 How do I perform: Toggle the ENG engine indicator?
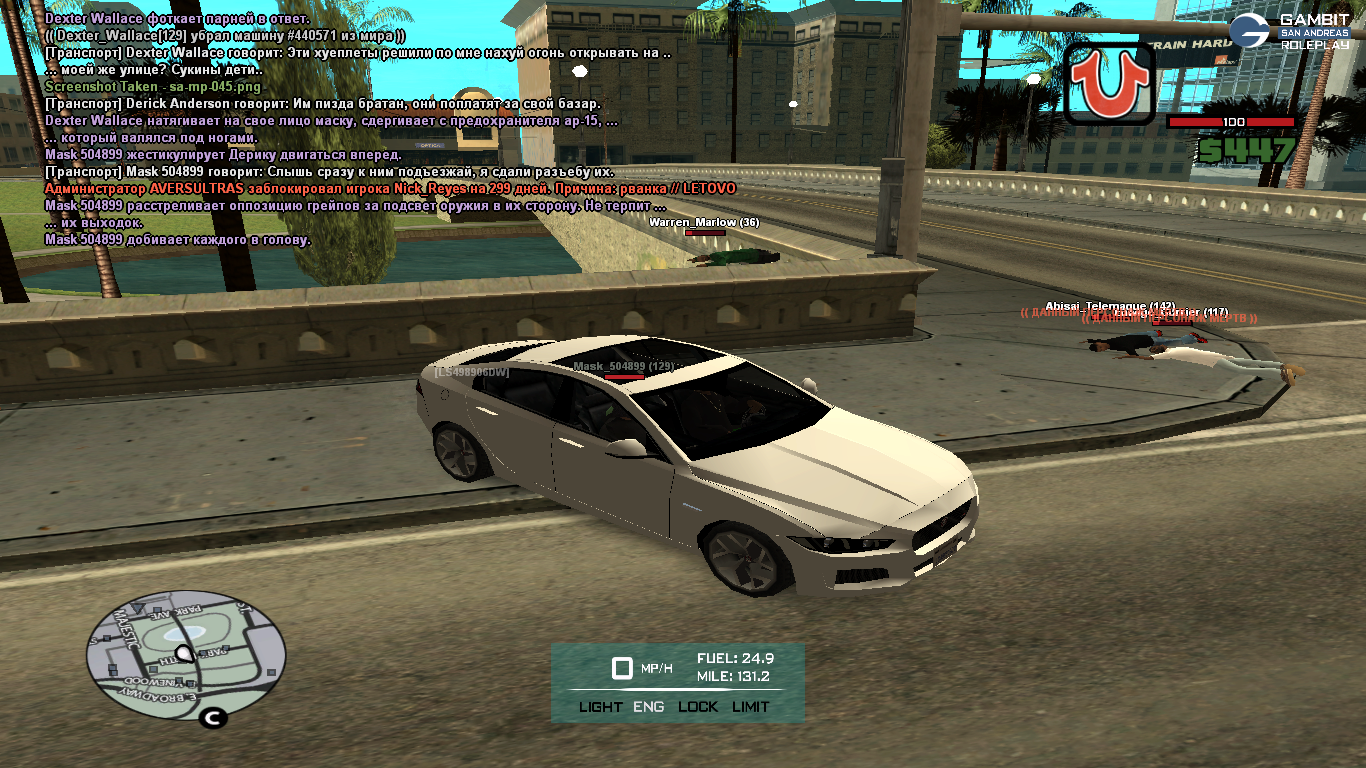[x=648, y=707]
